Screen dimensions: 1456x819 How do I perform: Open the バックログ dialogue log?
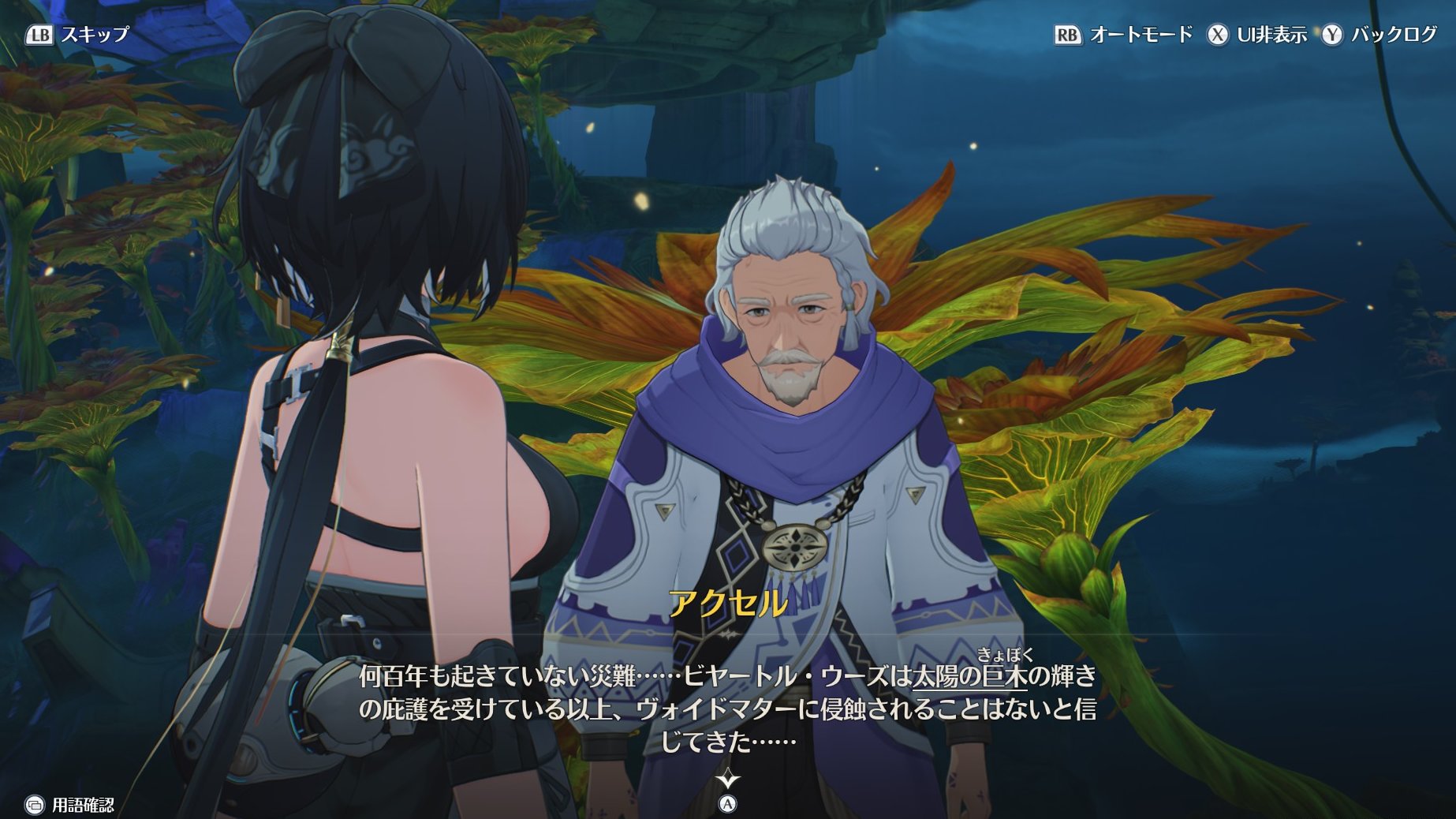1380,35
